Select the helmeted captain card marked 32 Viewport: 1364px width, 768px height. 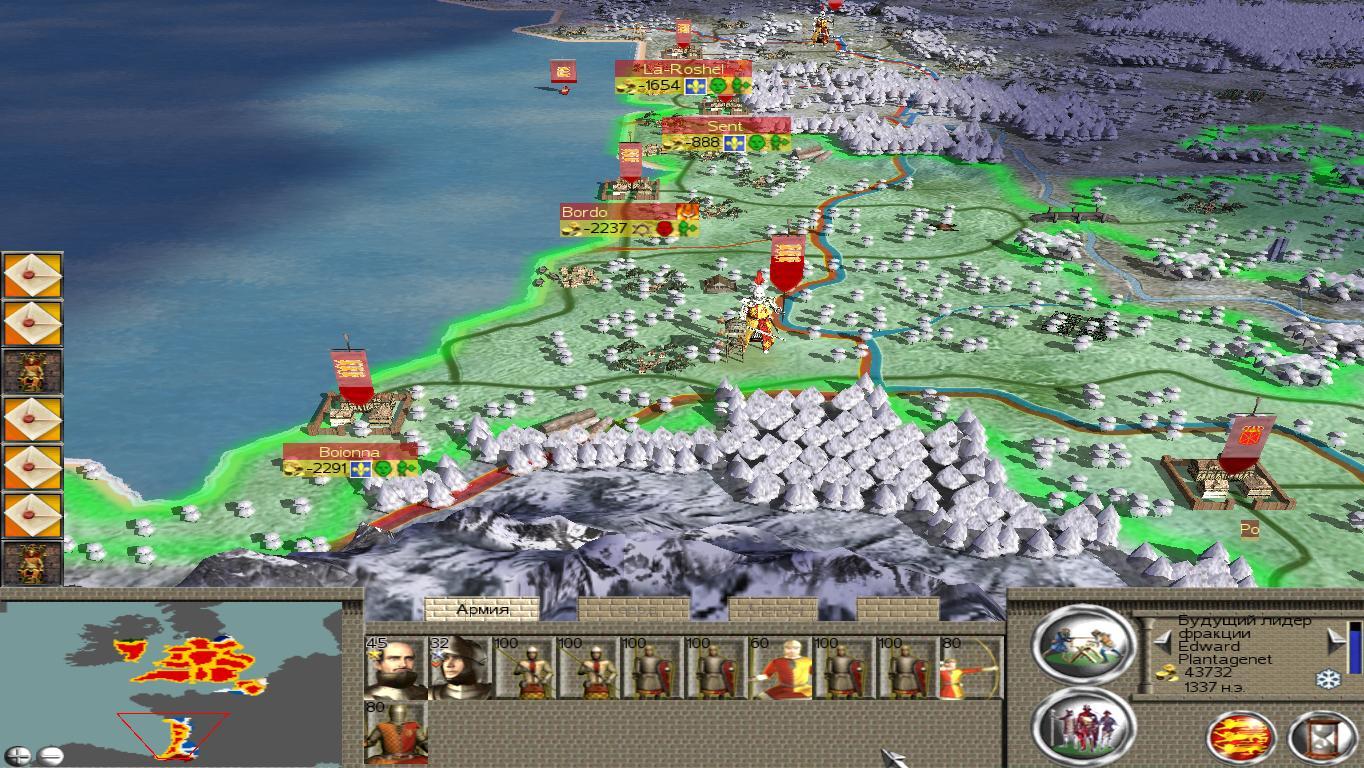459,668
